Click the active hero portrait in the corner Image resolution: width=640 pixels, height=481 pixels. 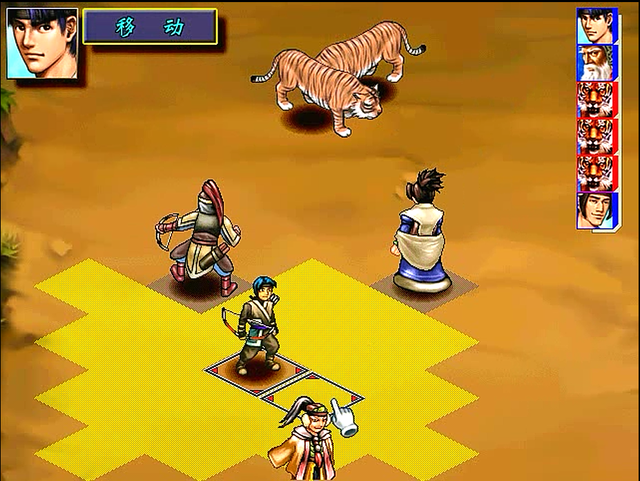42,43
